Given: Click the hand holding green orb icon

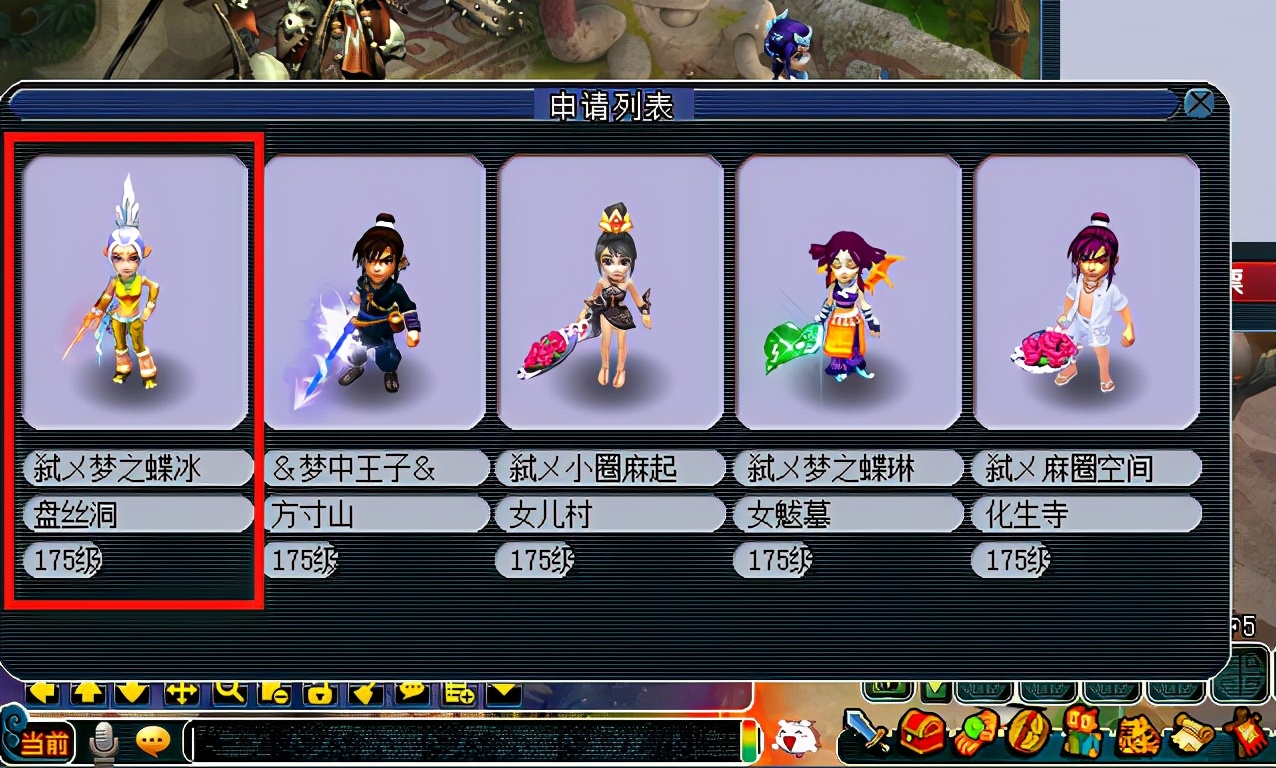Looking at the screenshot, I should [973, 733].
